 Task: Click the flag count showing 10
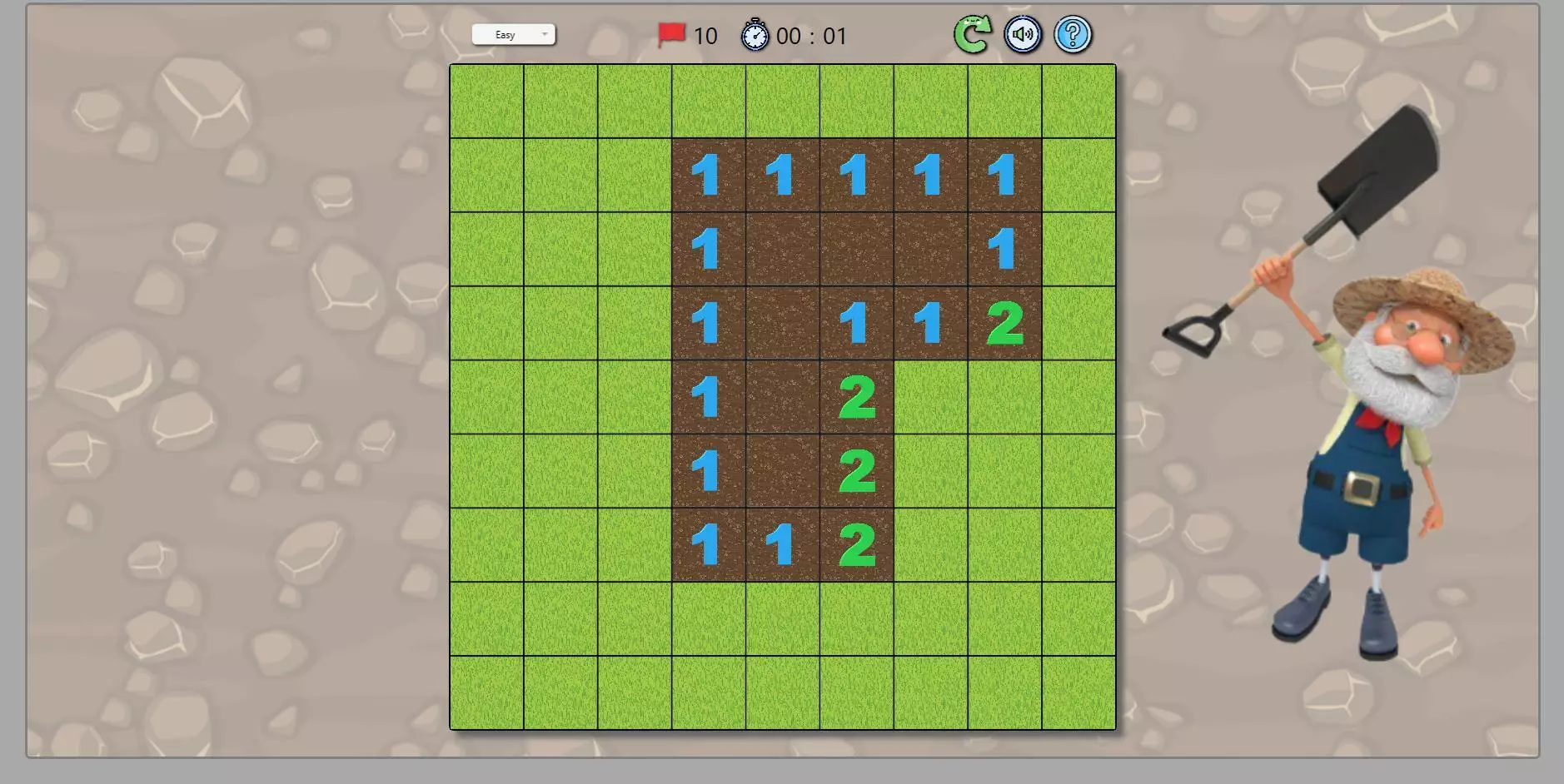705,36
